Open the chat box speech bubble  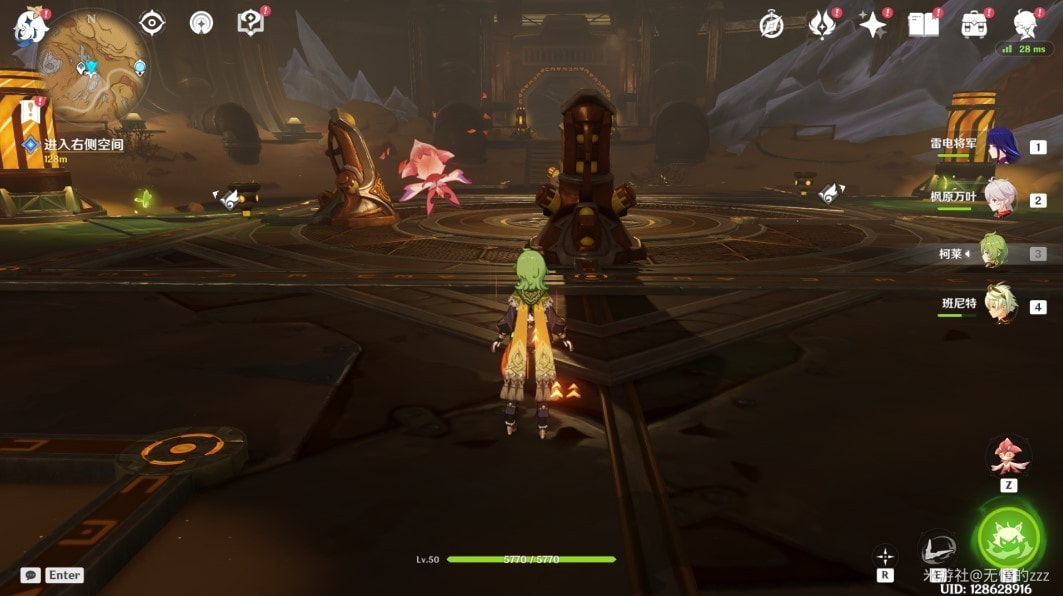(x=30, y=575)
